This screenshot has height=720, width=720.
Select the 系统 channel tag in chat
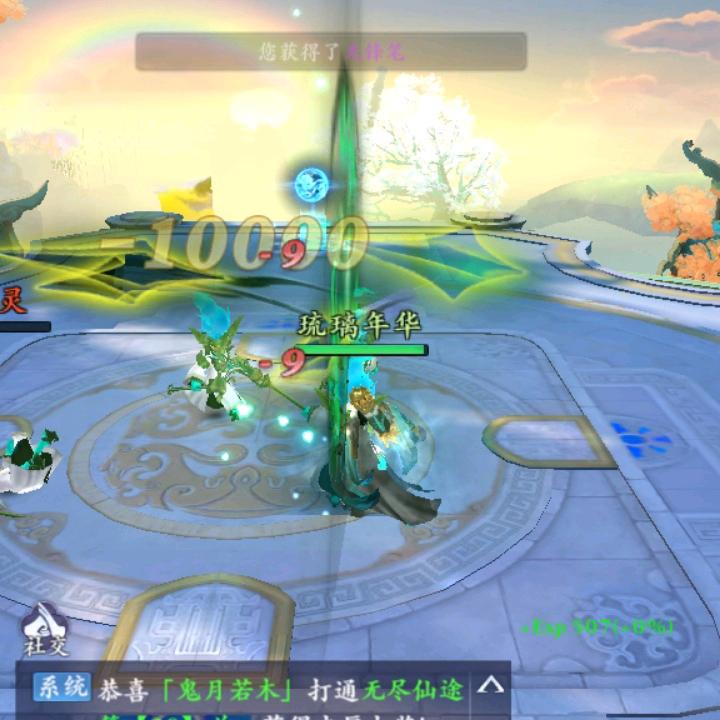pyautogui.click(x=61, y=688)
